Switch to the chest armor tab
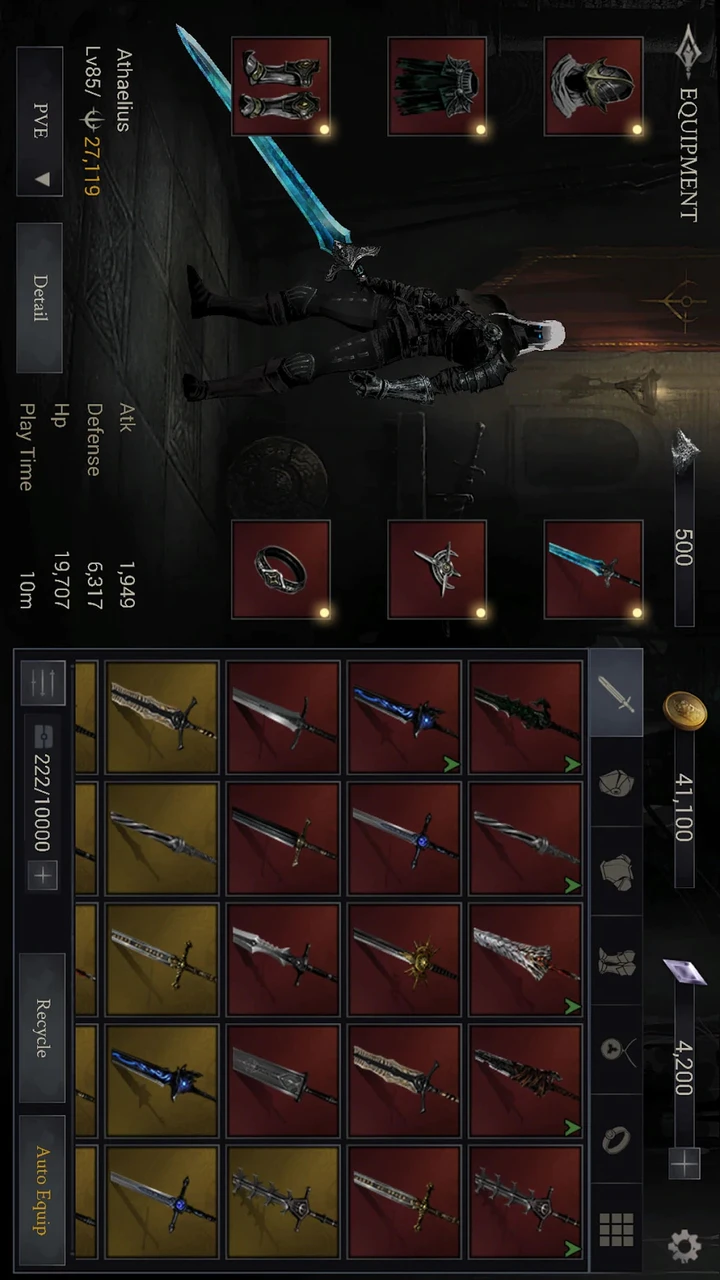This screenshot has width=720, height=1280. pyautogui.click(x=615, y=871)
